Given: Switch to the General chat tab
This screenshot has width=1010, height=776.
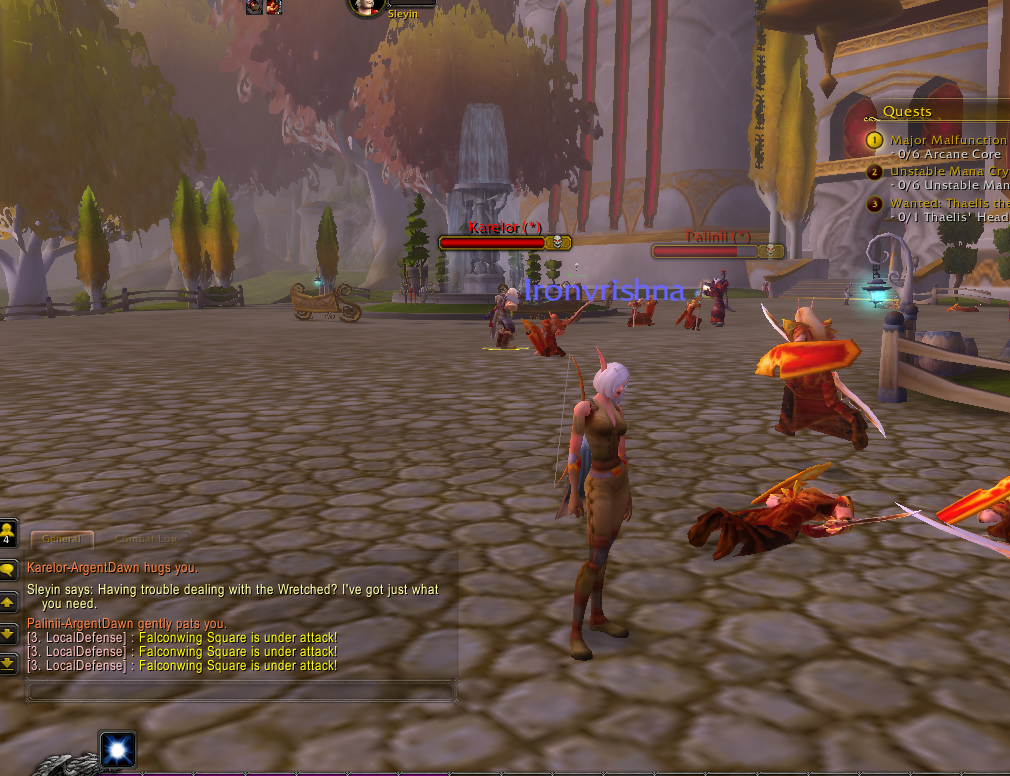Looking at the screenshot, I should click(x=62, y=539).
